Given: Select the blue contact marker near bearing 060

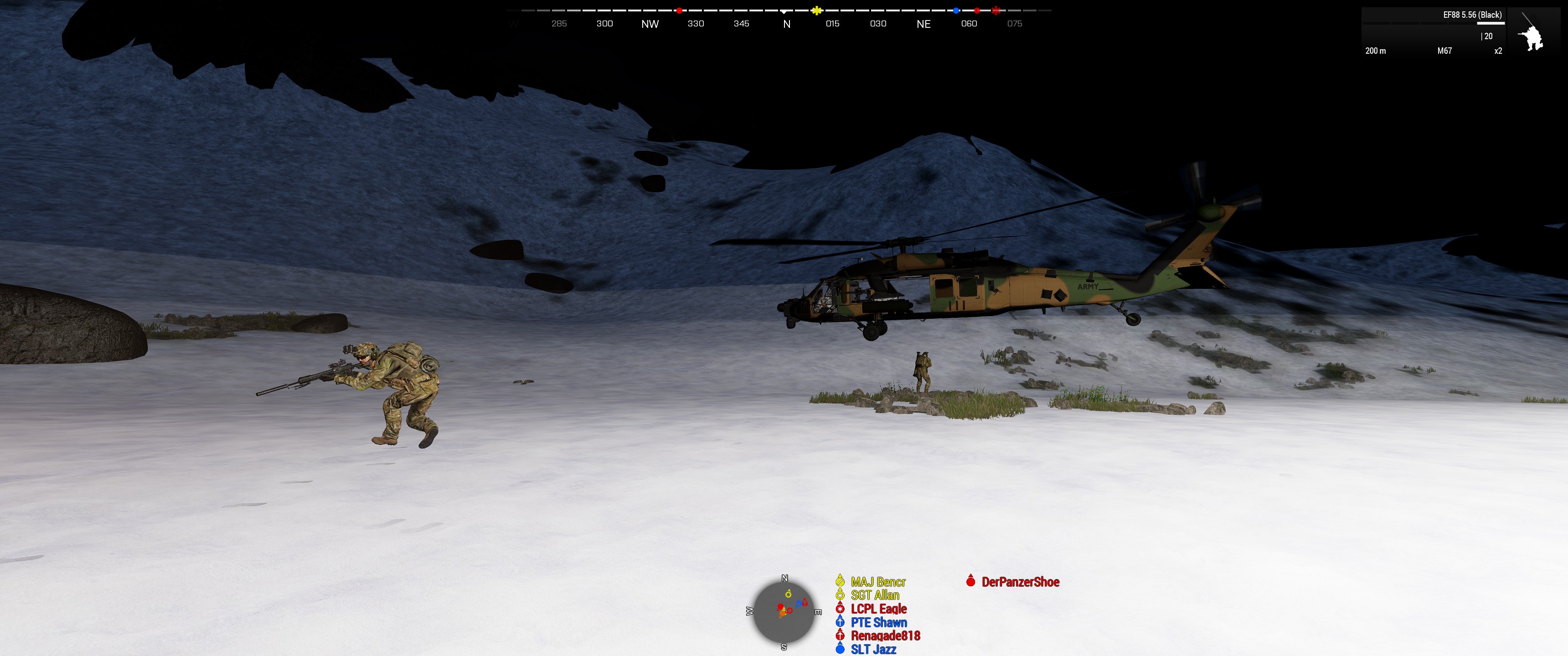Looking at the screenshot, I should (x=957, y=10).
